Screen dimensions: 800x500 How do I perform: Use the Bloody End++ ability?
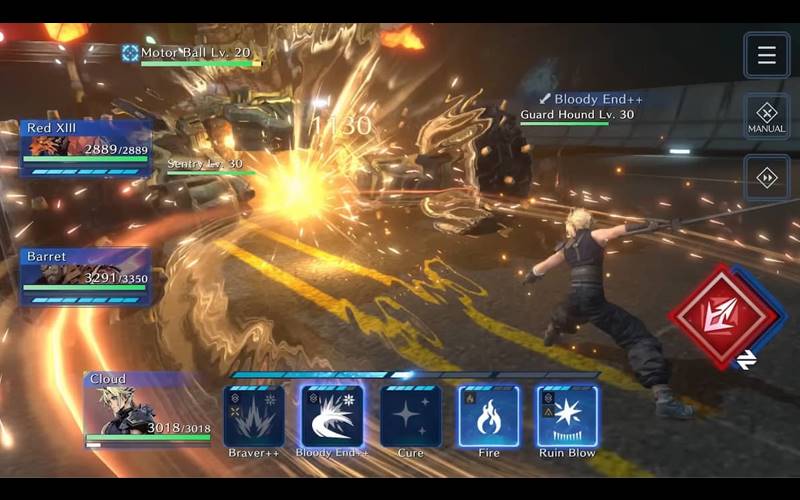pos(331,416)
